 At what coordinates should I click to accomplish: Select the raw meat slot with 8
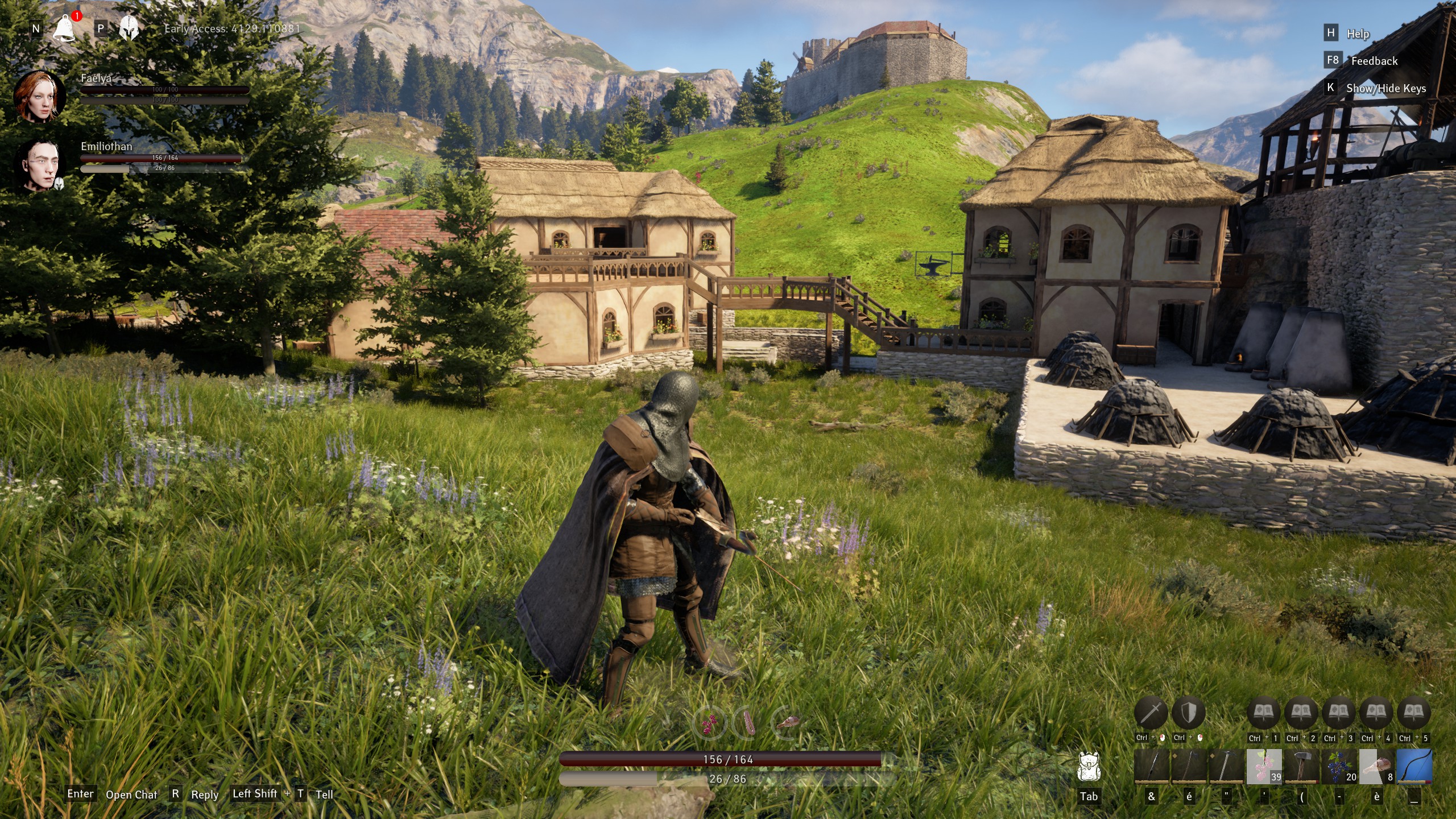pyautogui.click(x=1376, y=767)
